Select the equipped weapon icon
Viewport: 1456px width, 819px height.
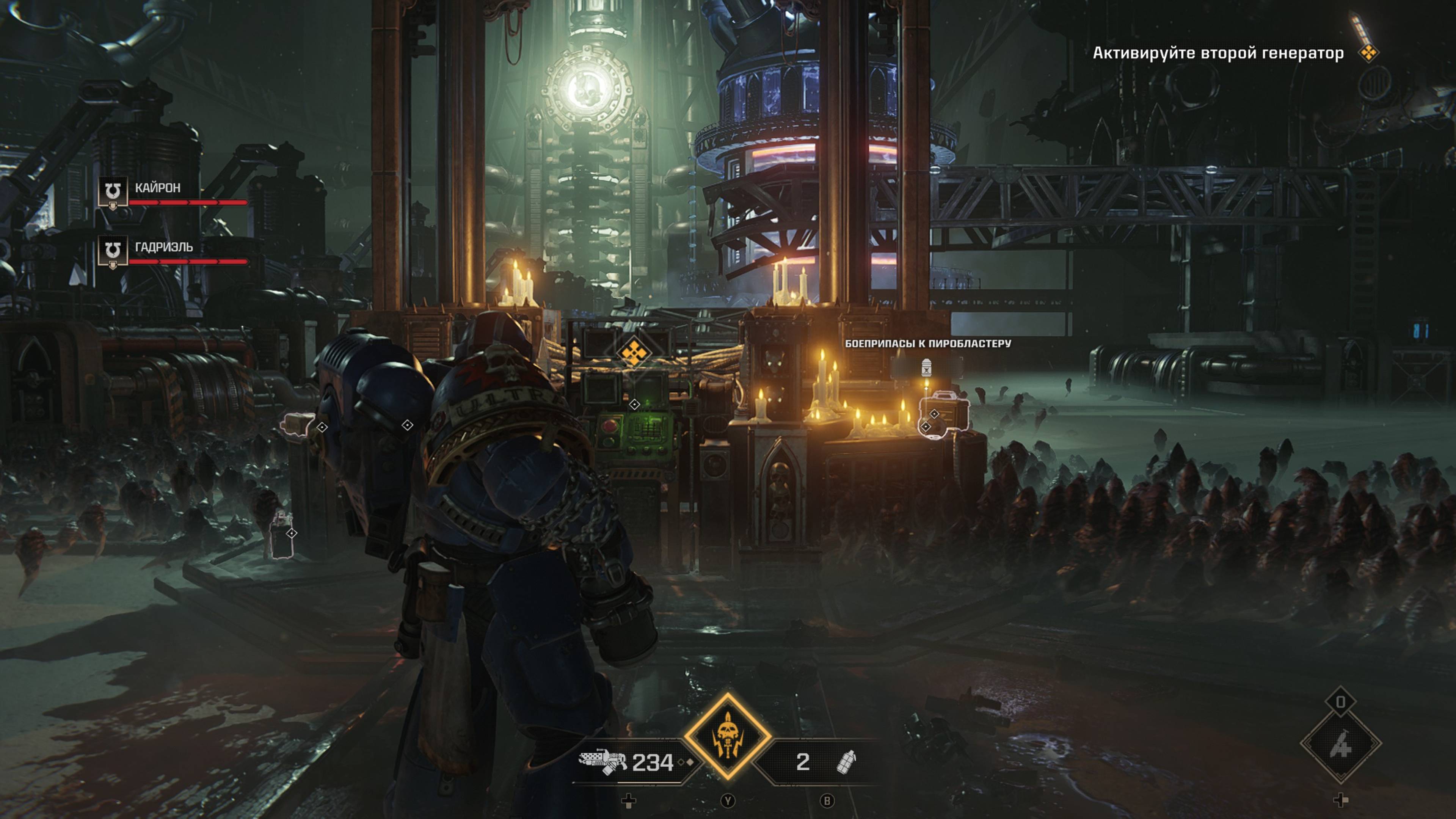[602, 761]
